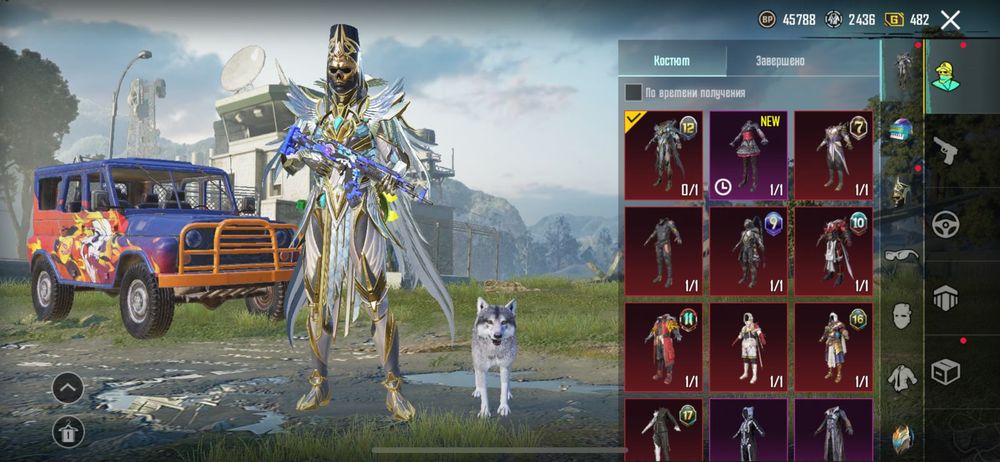This screenshot has width=1000, height=462.
Task: Open the Костюм tab
Action: (x=671, y=61)
